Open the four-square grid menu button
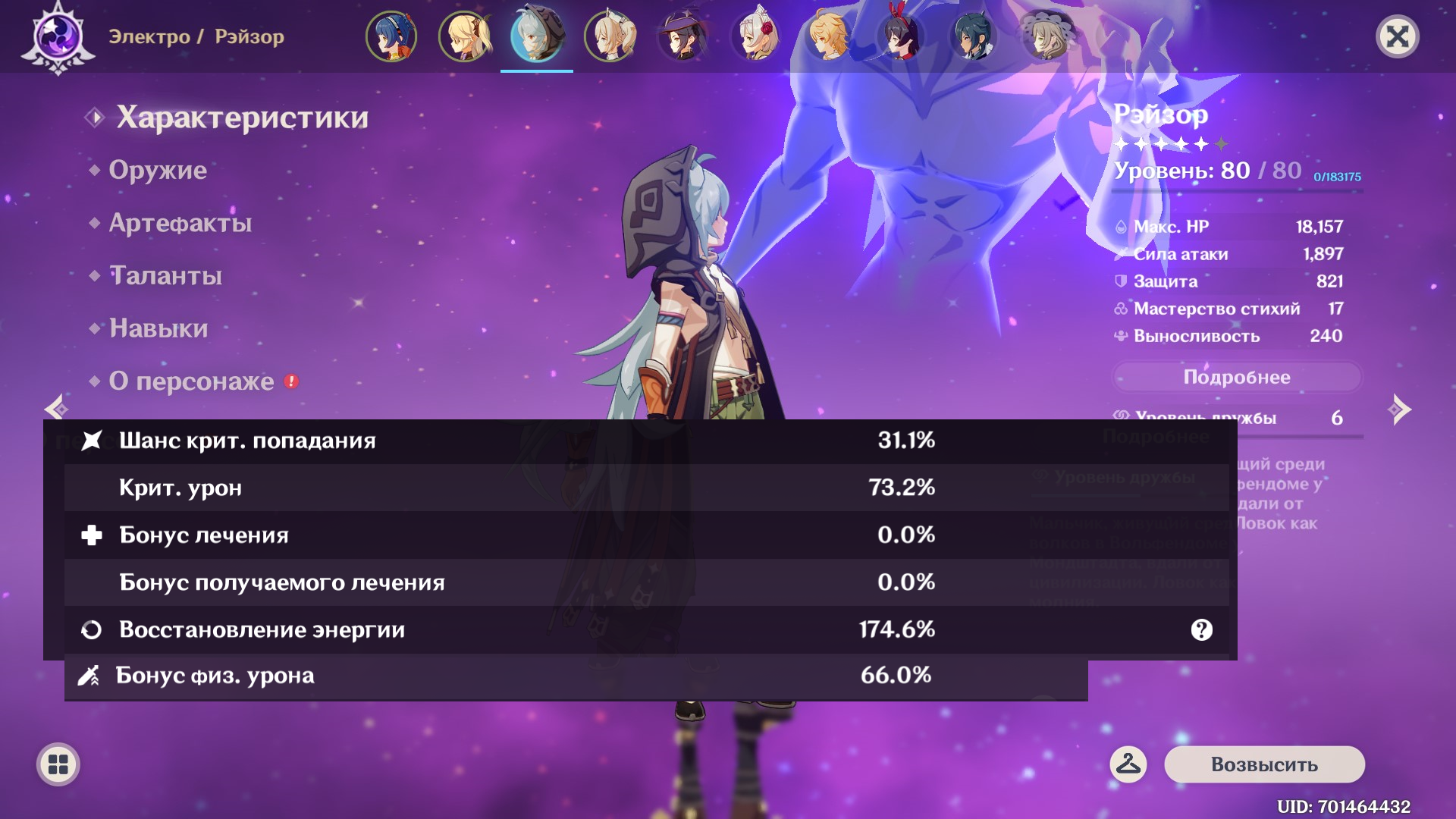 [58, 764]
